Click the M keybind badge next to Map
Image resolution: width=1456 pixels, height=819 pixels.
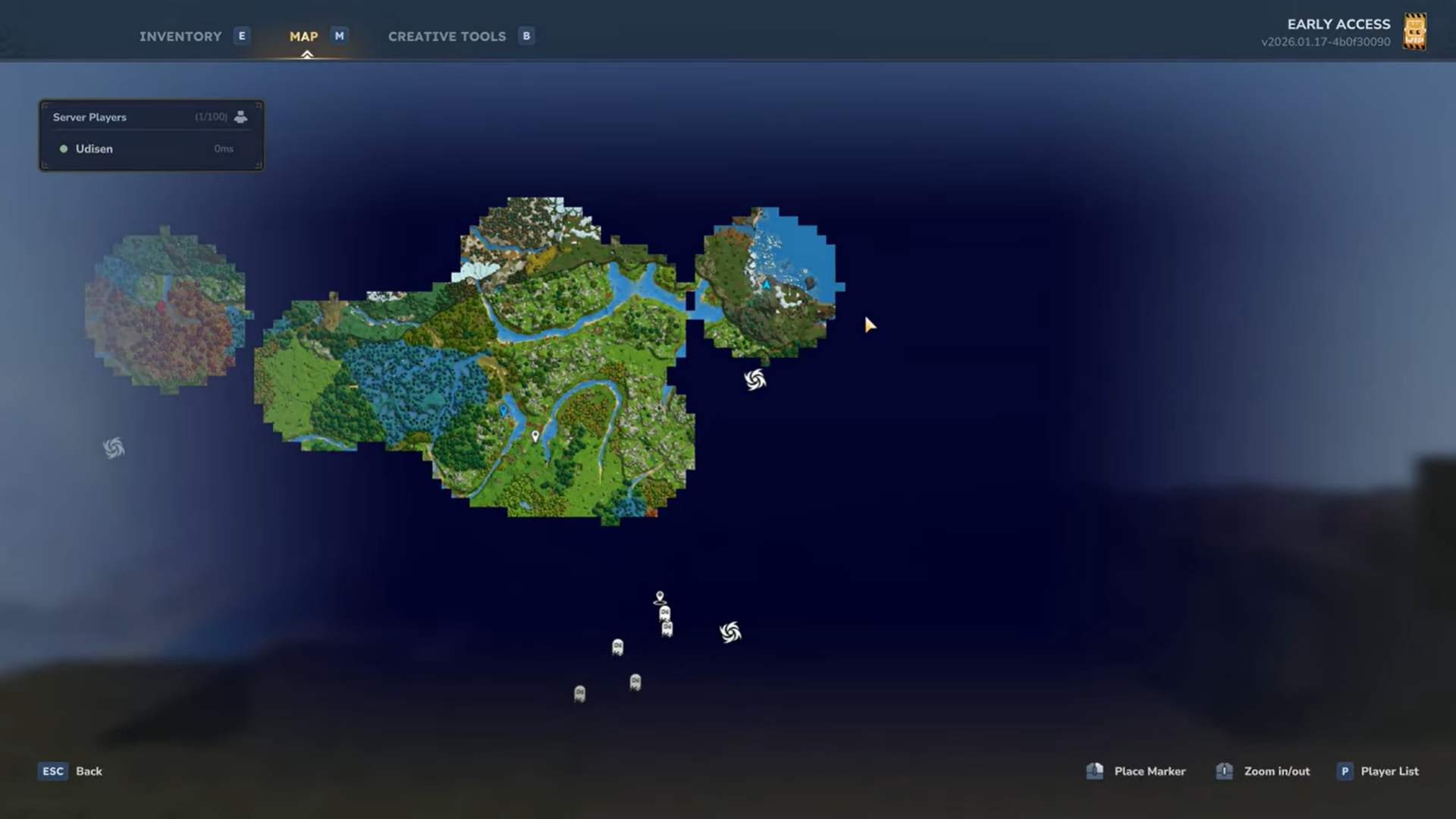coord(338,36)
